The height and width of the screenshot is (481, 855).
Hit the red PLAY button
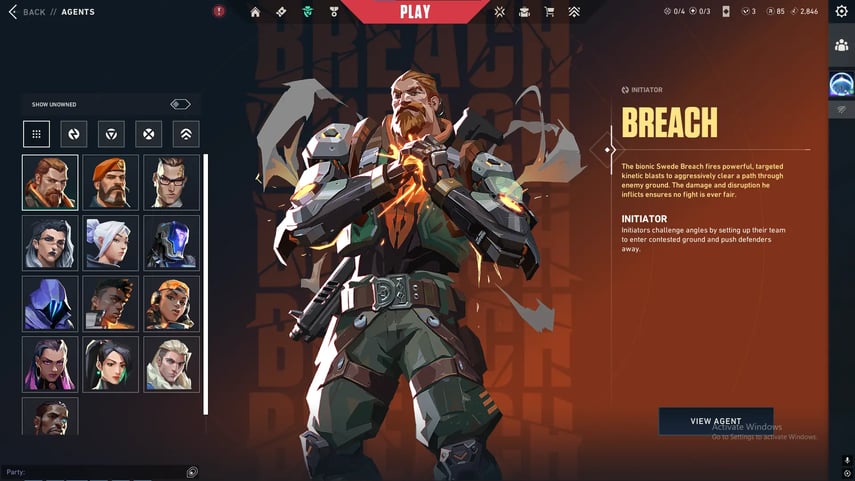415,12
